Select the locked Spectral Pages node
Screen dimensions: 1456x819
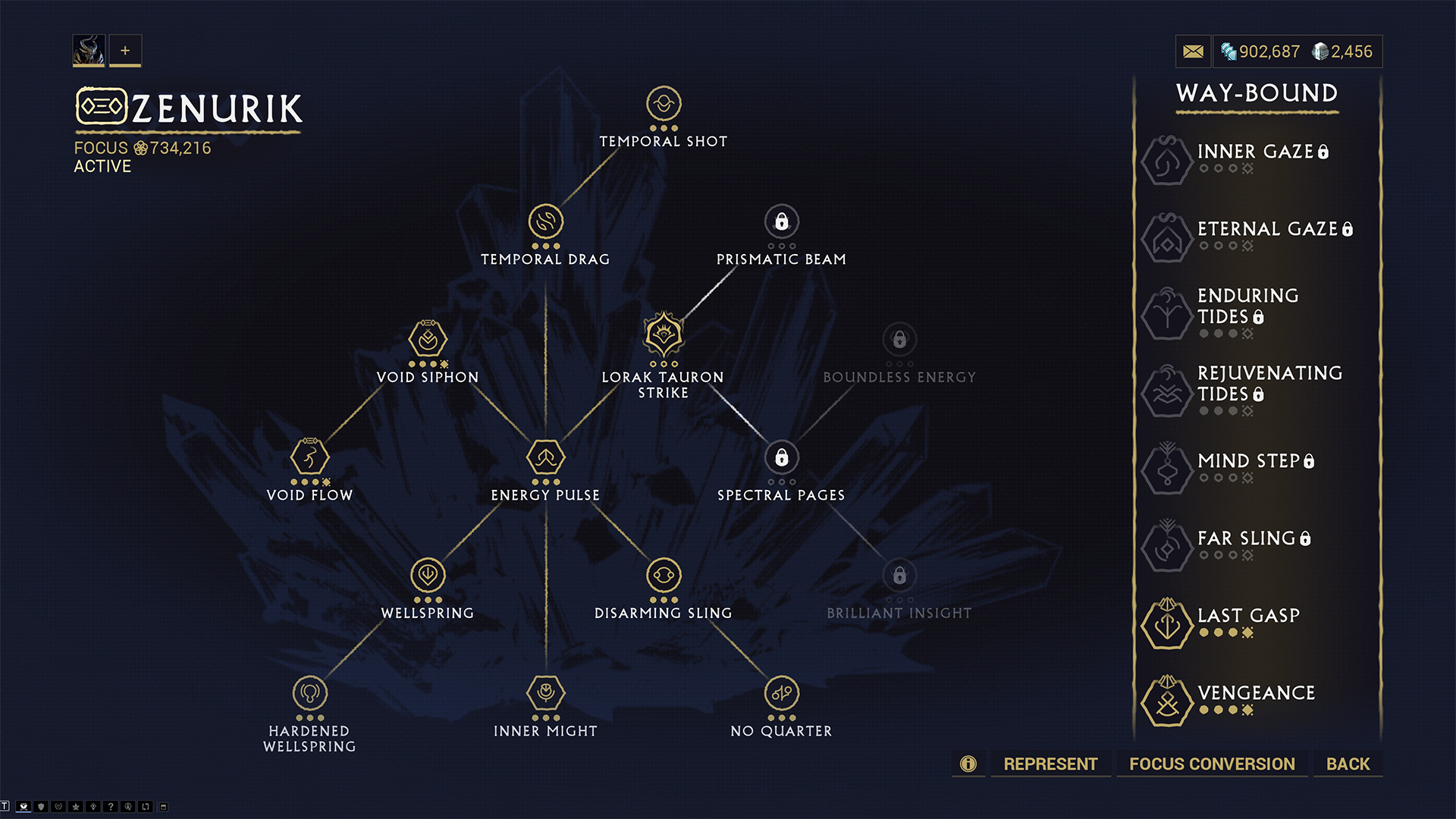(781, 457)
